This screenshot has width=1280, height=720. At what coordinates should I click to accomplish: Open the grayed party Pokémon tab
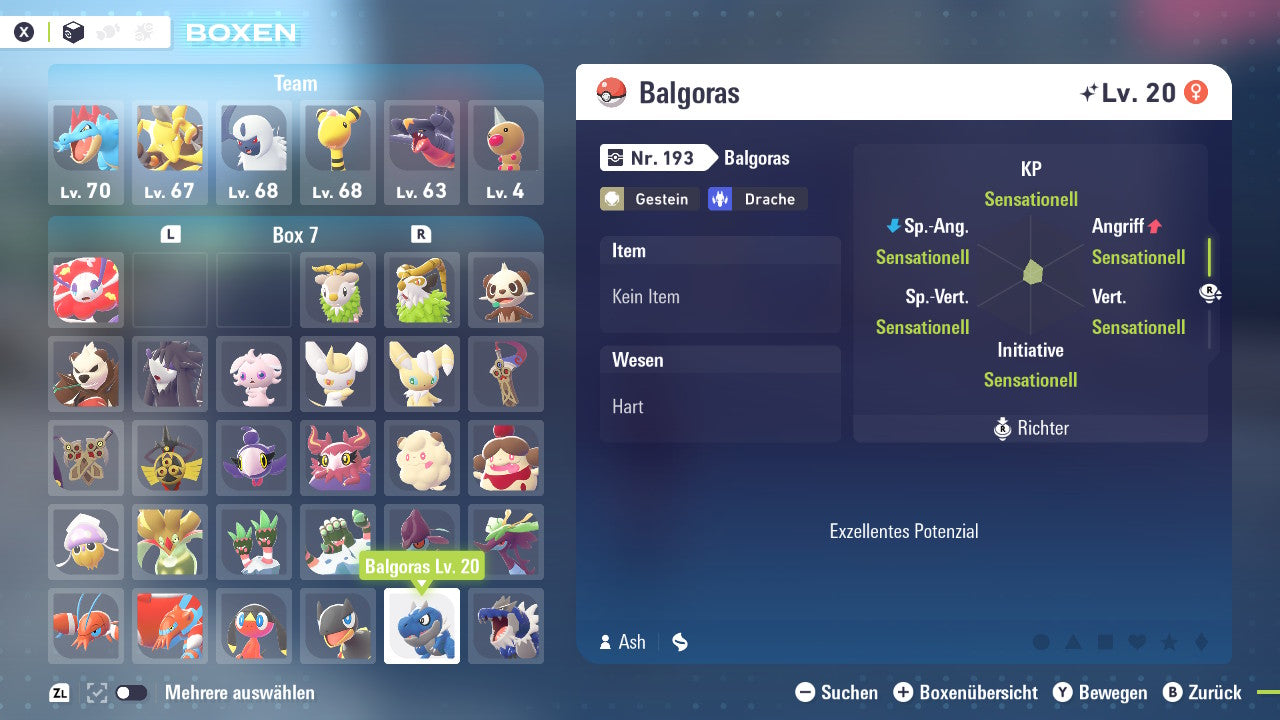(107, 32)
